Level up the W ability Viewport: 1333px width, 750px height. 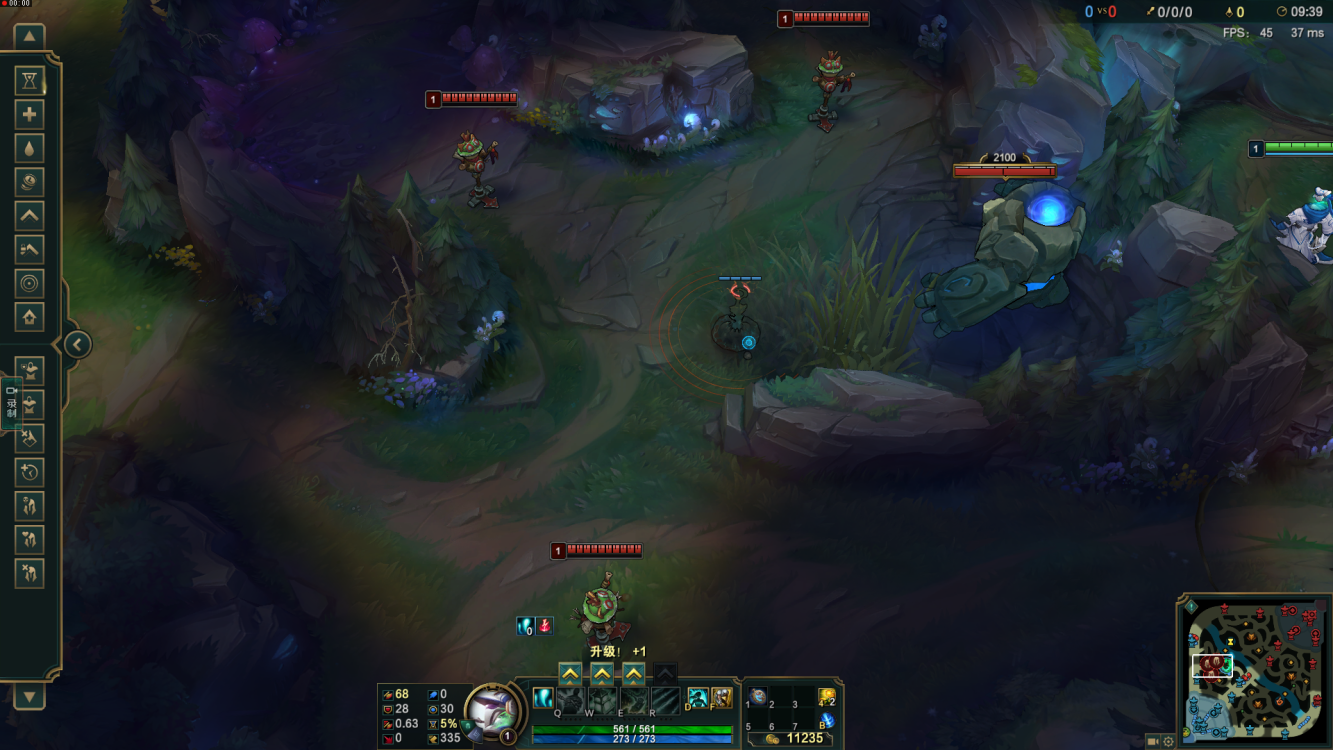tap(602, 673)
